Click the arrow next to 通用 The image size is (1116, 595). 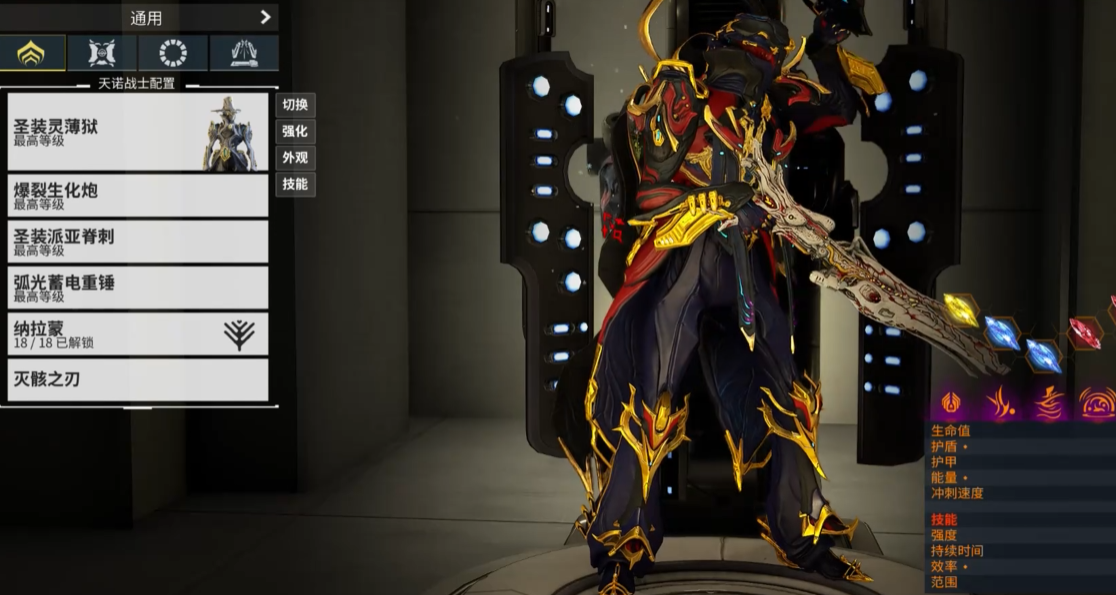point(265,17)
